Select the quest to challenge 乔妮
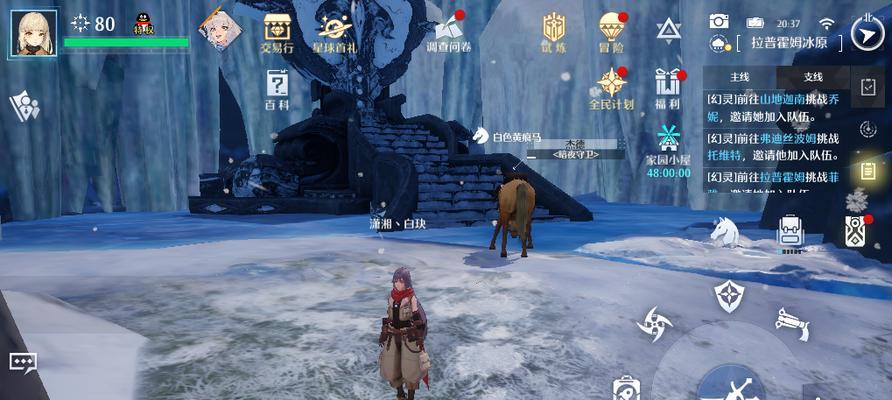892x400 pixels. click(x=778, y=107)
